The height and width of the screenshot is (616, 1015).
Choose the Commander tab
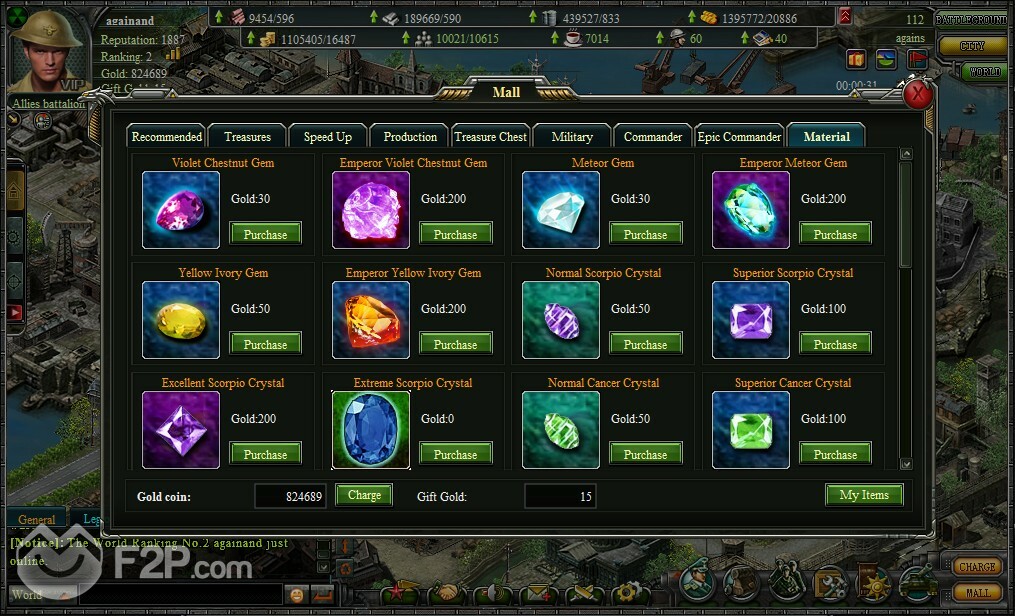[x=653, y=137]
